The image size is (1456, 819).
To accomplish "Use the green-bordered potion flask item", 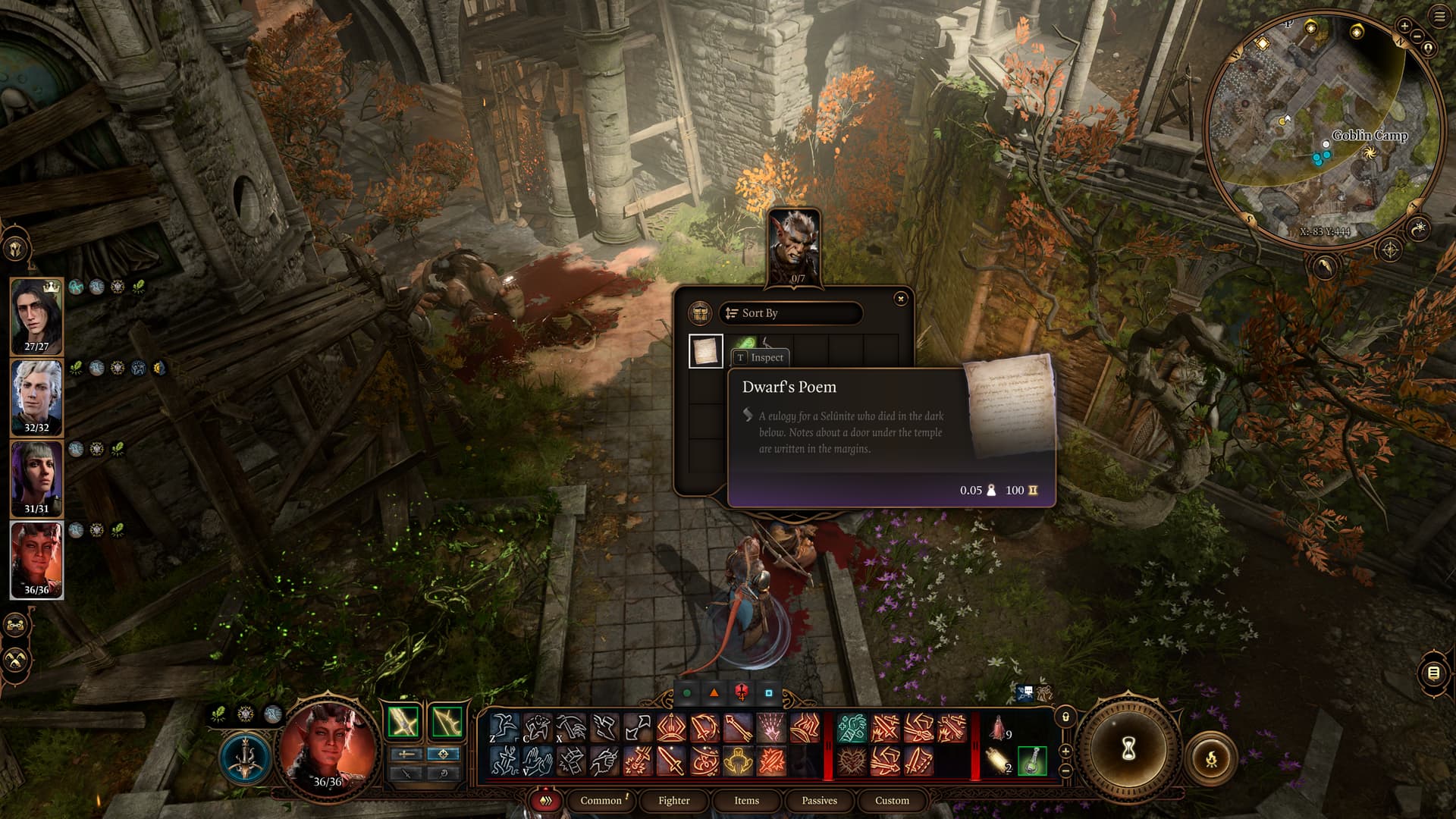I will (x=1032, y=761).
